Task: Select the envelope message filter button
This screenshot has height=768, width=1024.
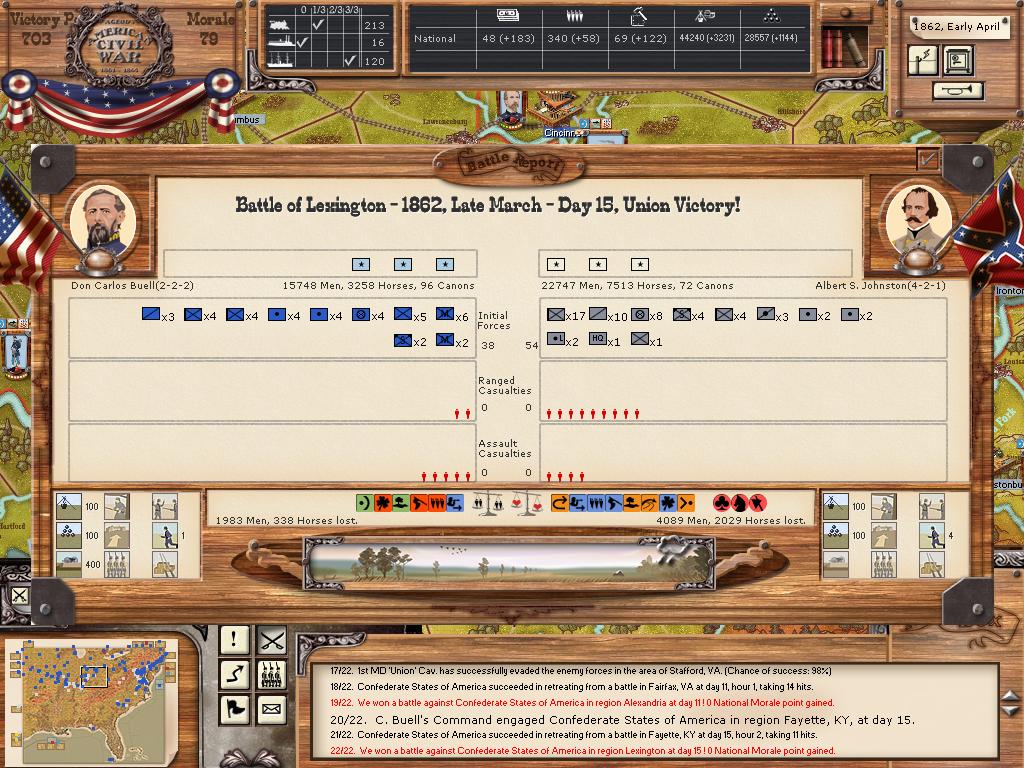Action: (272, 709)
